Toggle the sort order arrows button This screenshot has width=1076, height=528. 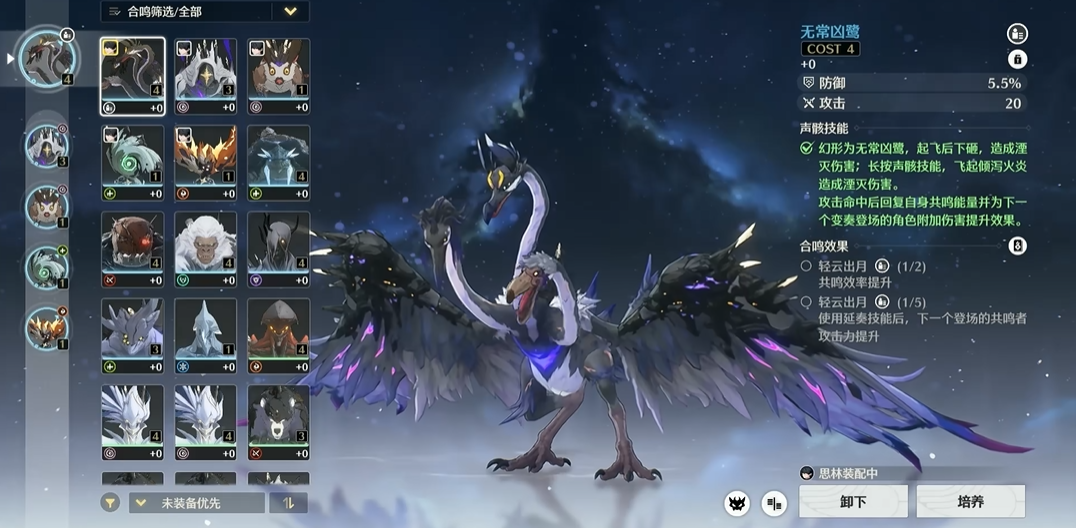(288, 503)
